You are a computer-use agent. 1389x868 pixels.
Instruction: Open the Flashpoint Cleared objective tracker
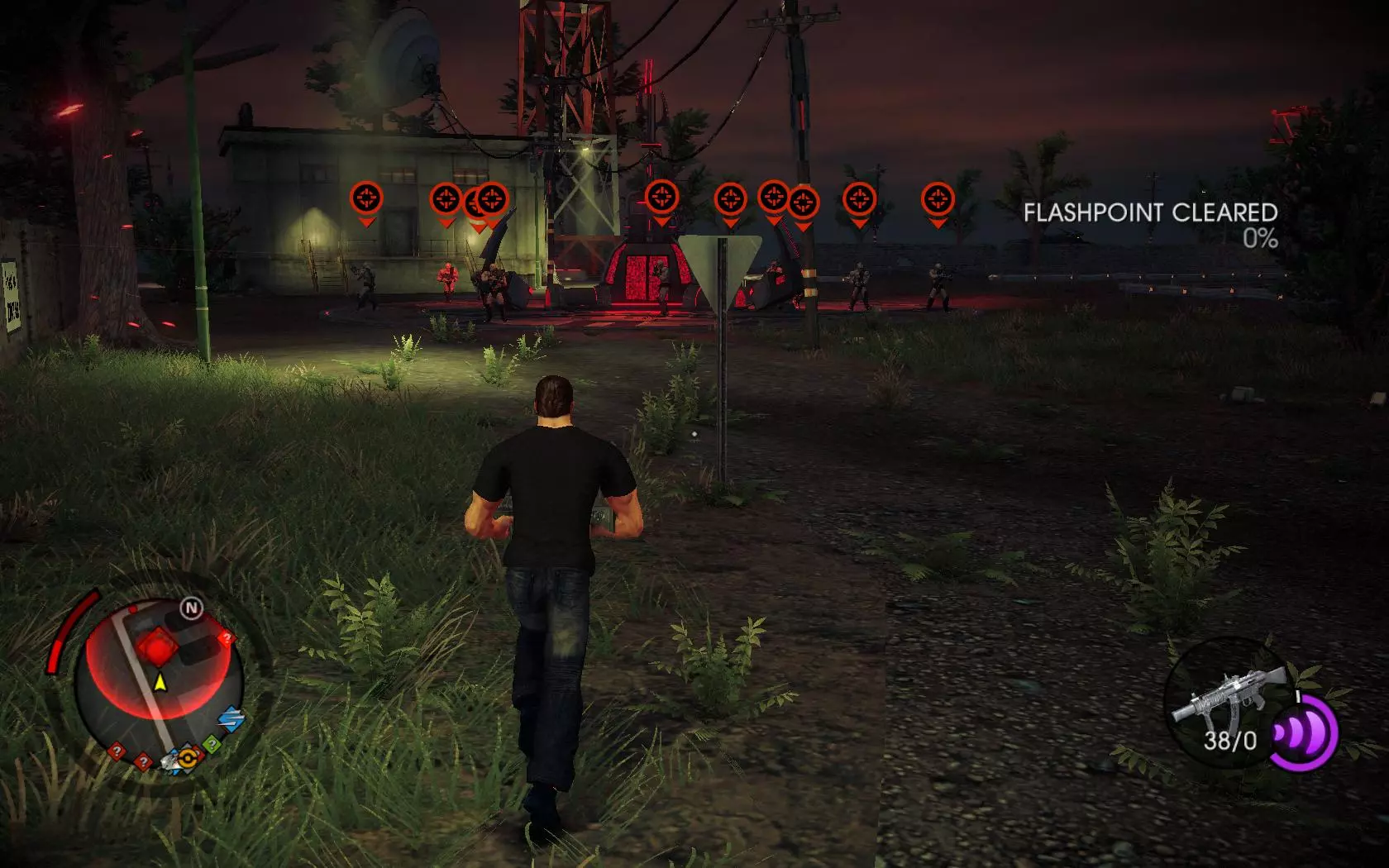pos(1150,224)
